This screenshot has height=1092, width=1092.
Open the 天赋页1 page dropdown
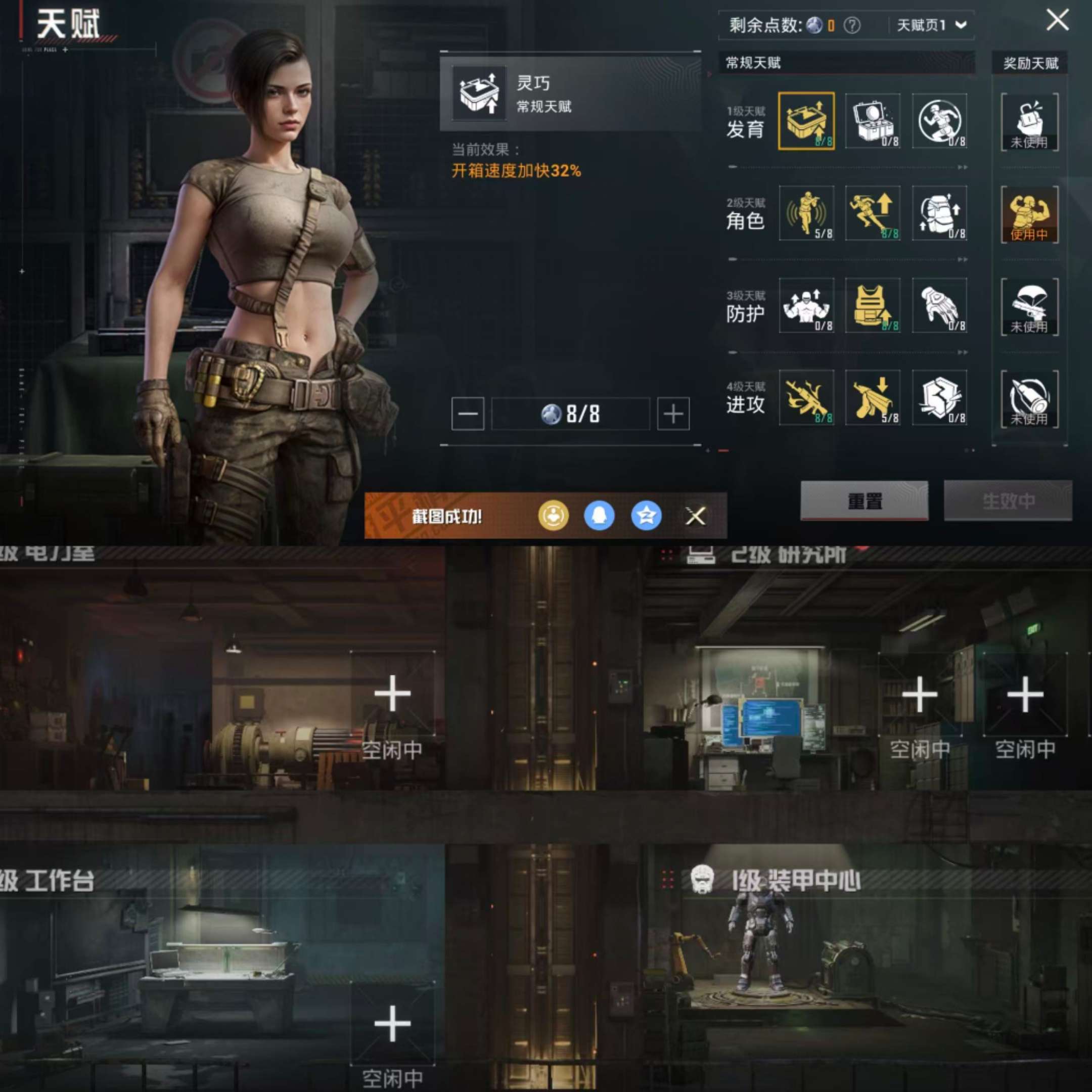pos(930,25)
